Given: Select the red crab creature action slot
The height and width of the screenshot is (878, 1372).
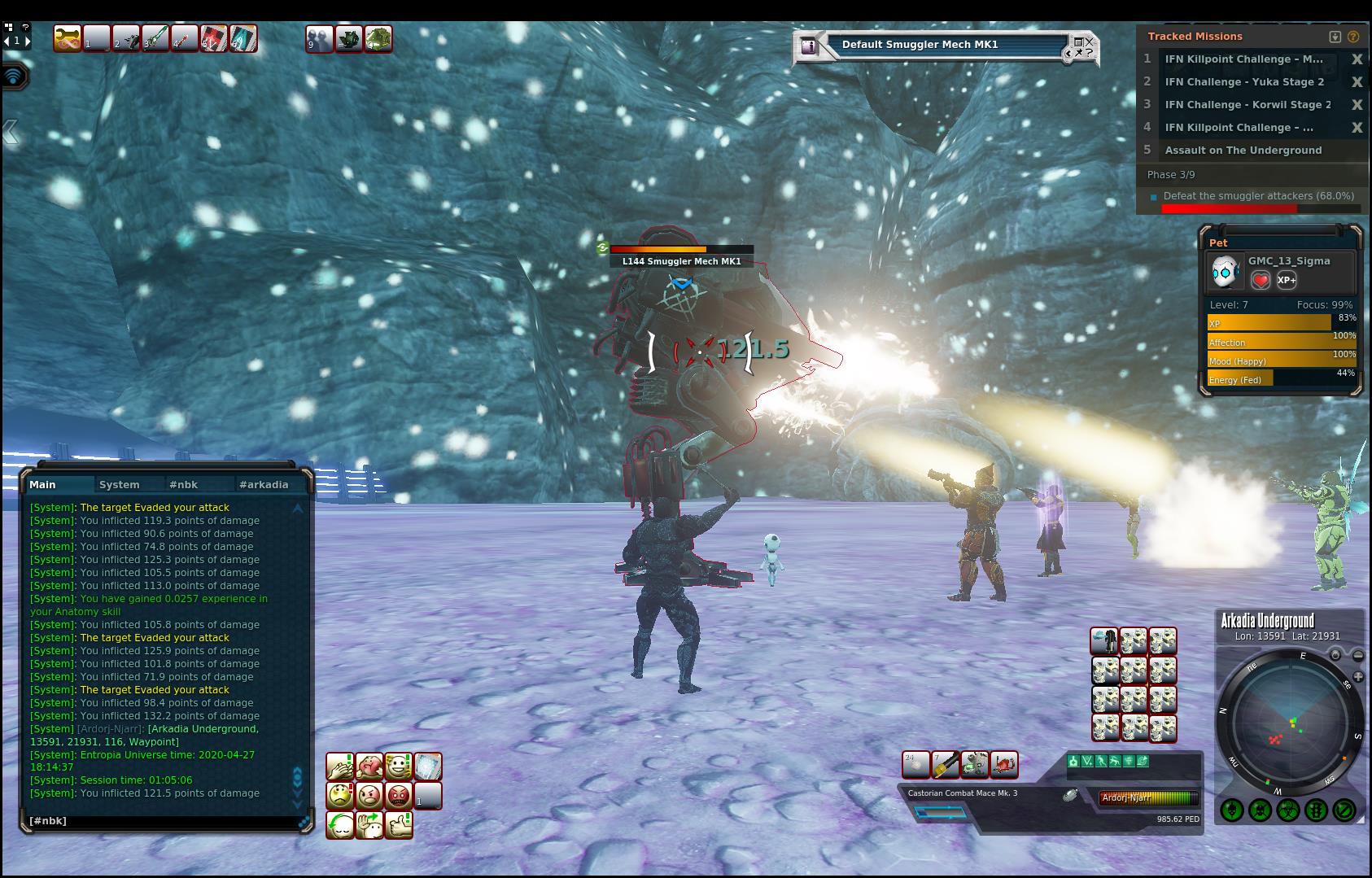Looking at the screenshot, I should (1004, 765).
